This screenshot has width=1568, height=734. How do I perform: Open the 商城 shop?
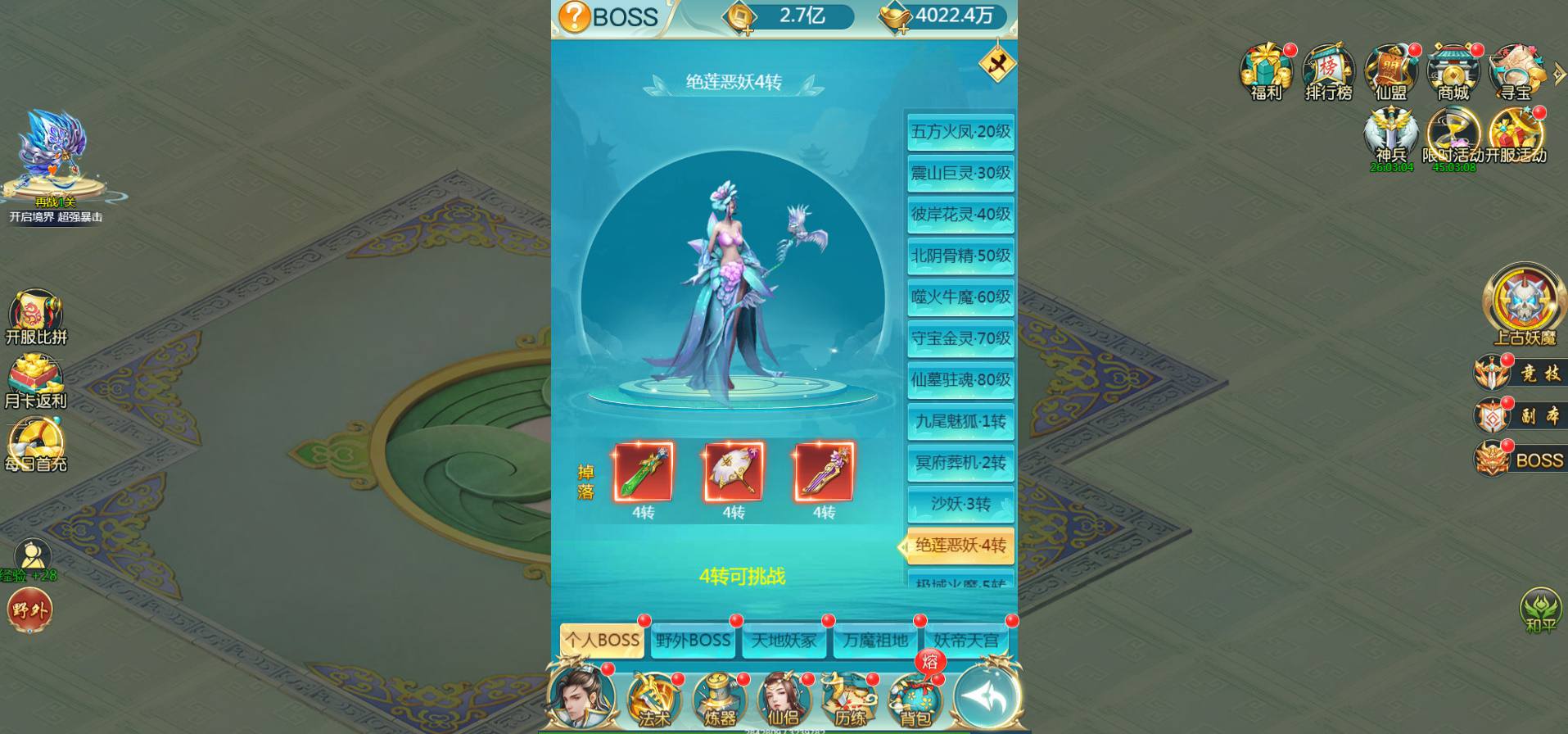1453,72
